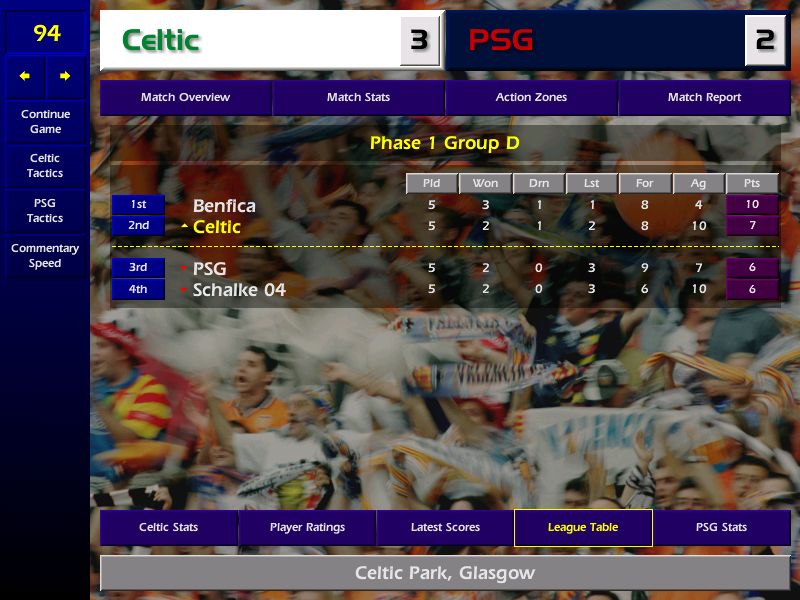Select the League Table tab

click(583, 528)
